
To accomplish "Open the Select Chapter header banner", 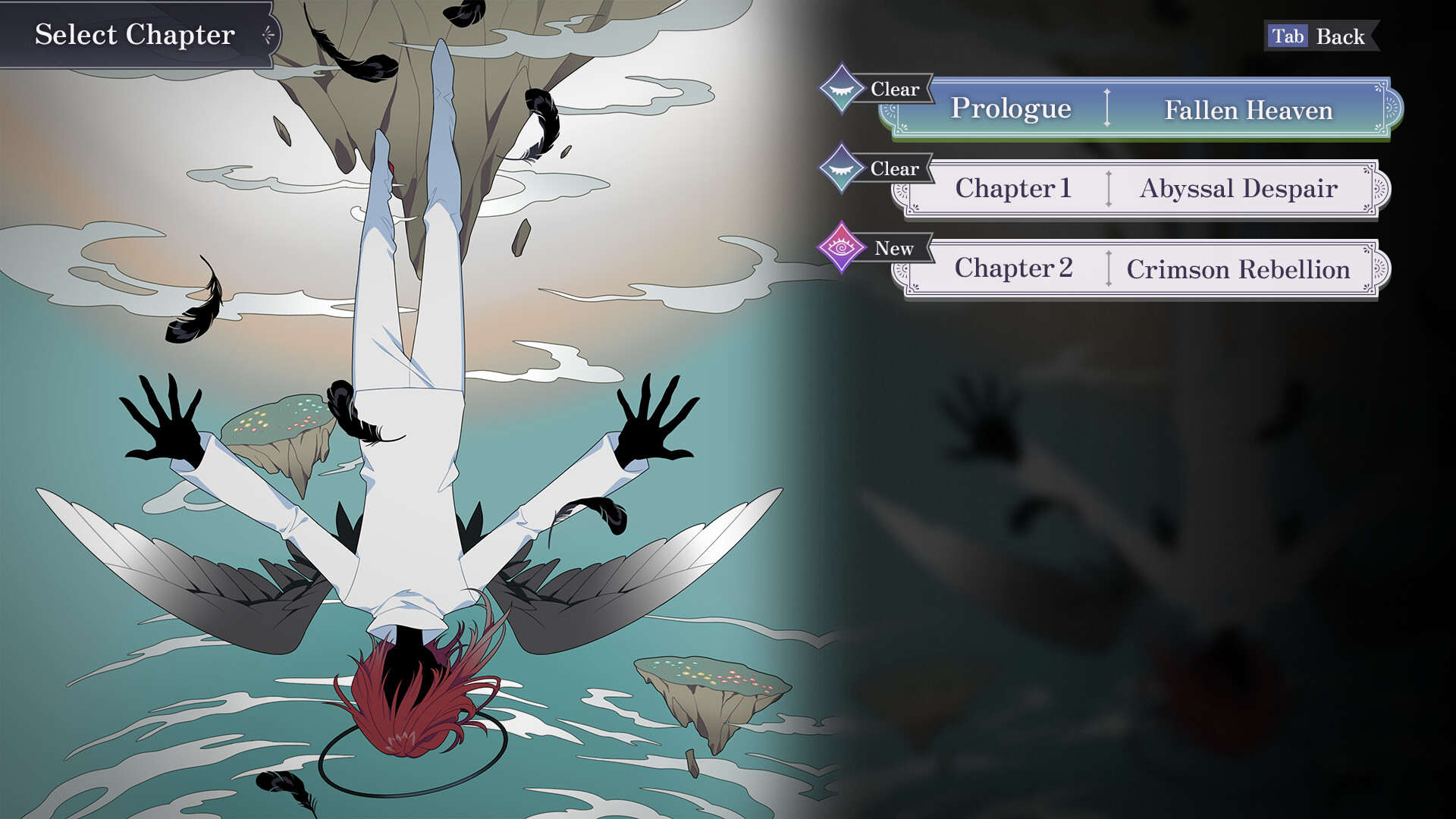I will 133,34.
